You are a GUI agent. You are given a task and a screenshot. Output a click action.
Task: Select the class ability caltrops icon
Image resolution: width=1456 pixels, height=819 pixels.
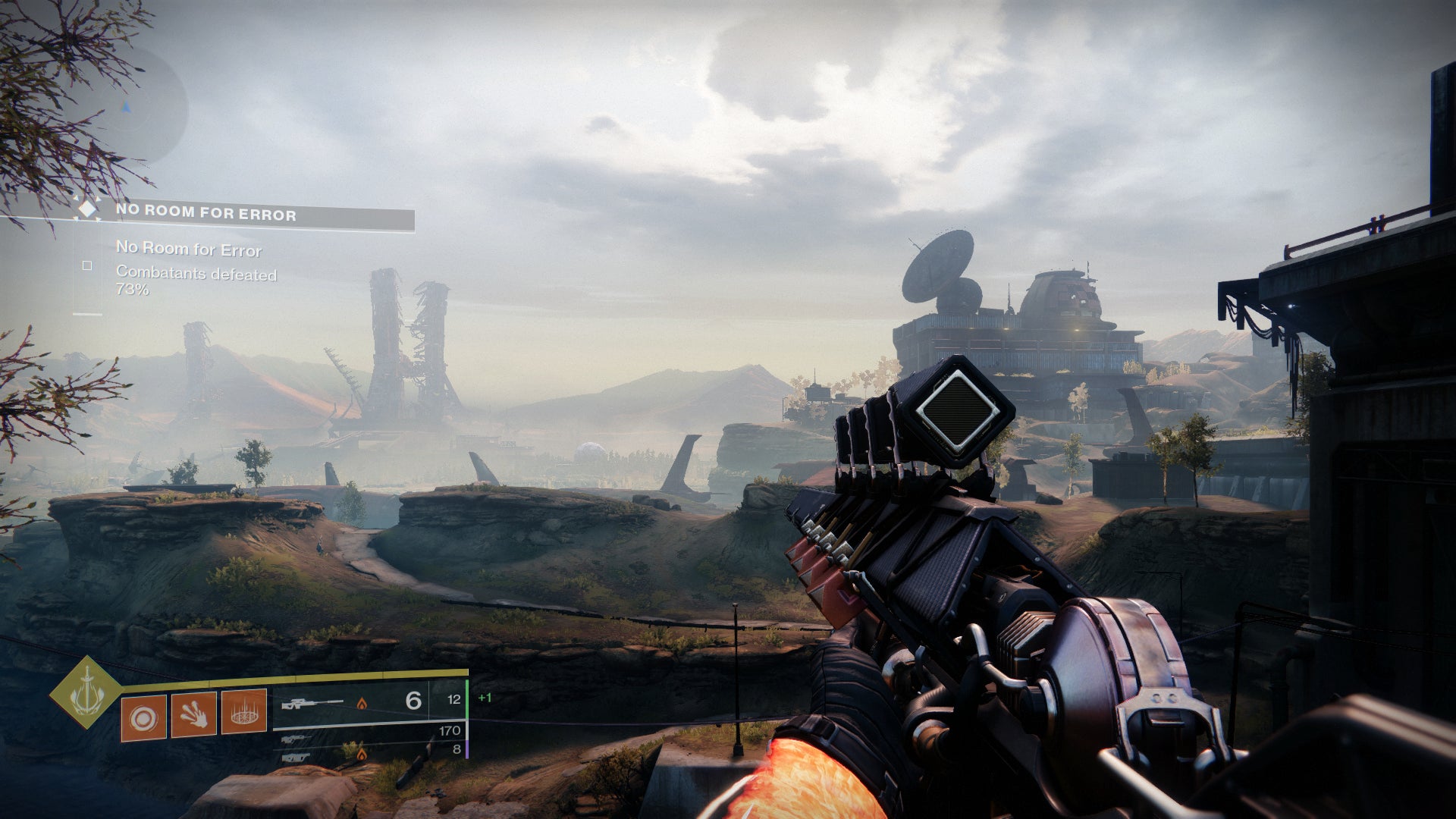[244, 714]
